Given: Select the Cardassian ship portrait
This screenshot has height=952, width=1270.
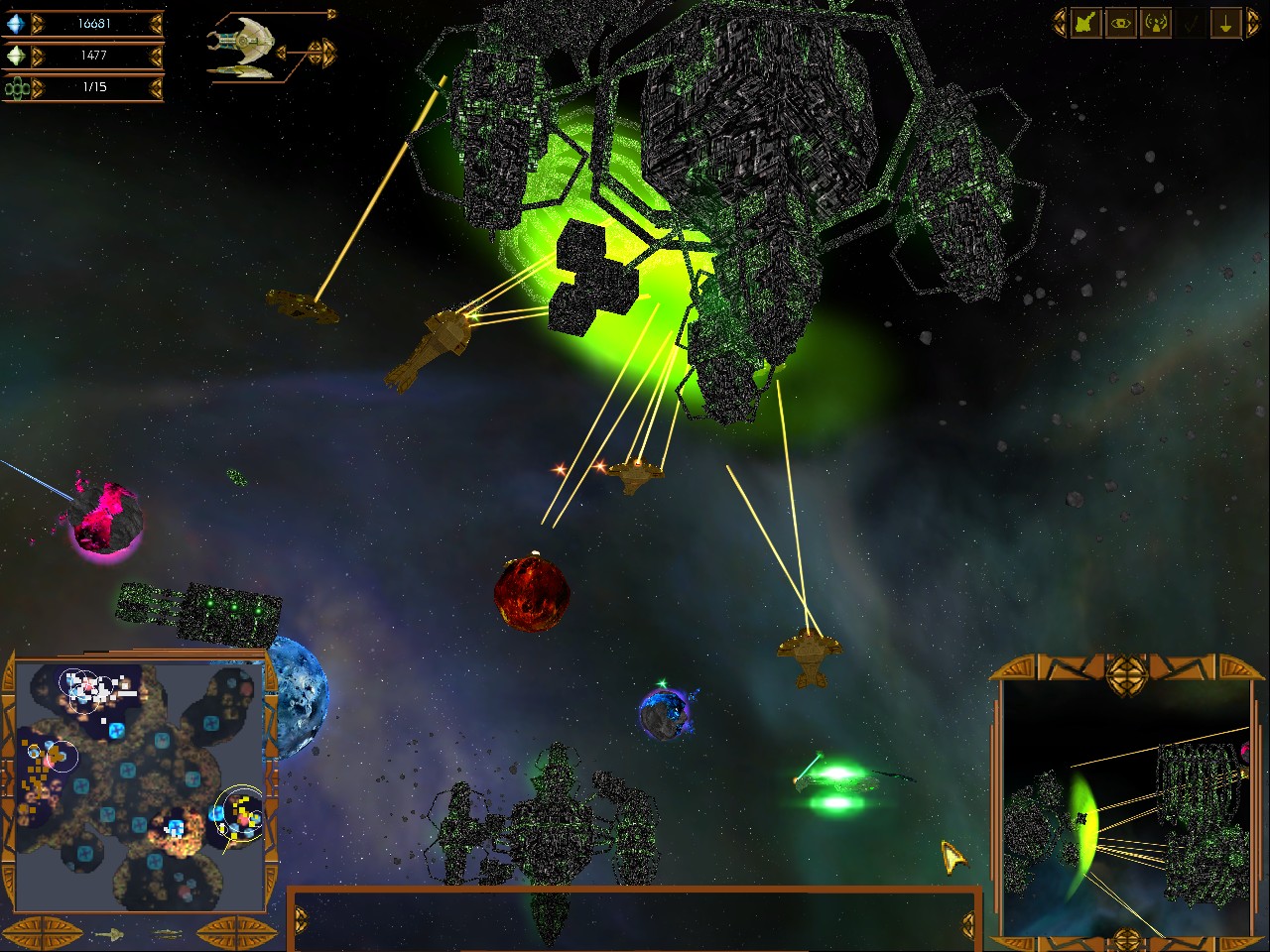Looking at the screenshot, I should (x=241, y=44).
